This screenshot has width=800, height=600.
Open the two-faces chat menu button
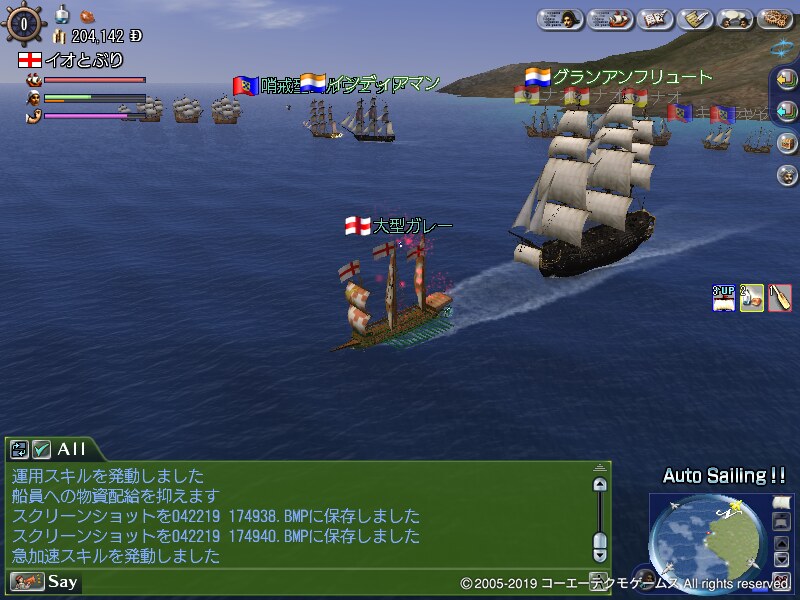(x=737, y=17)
